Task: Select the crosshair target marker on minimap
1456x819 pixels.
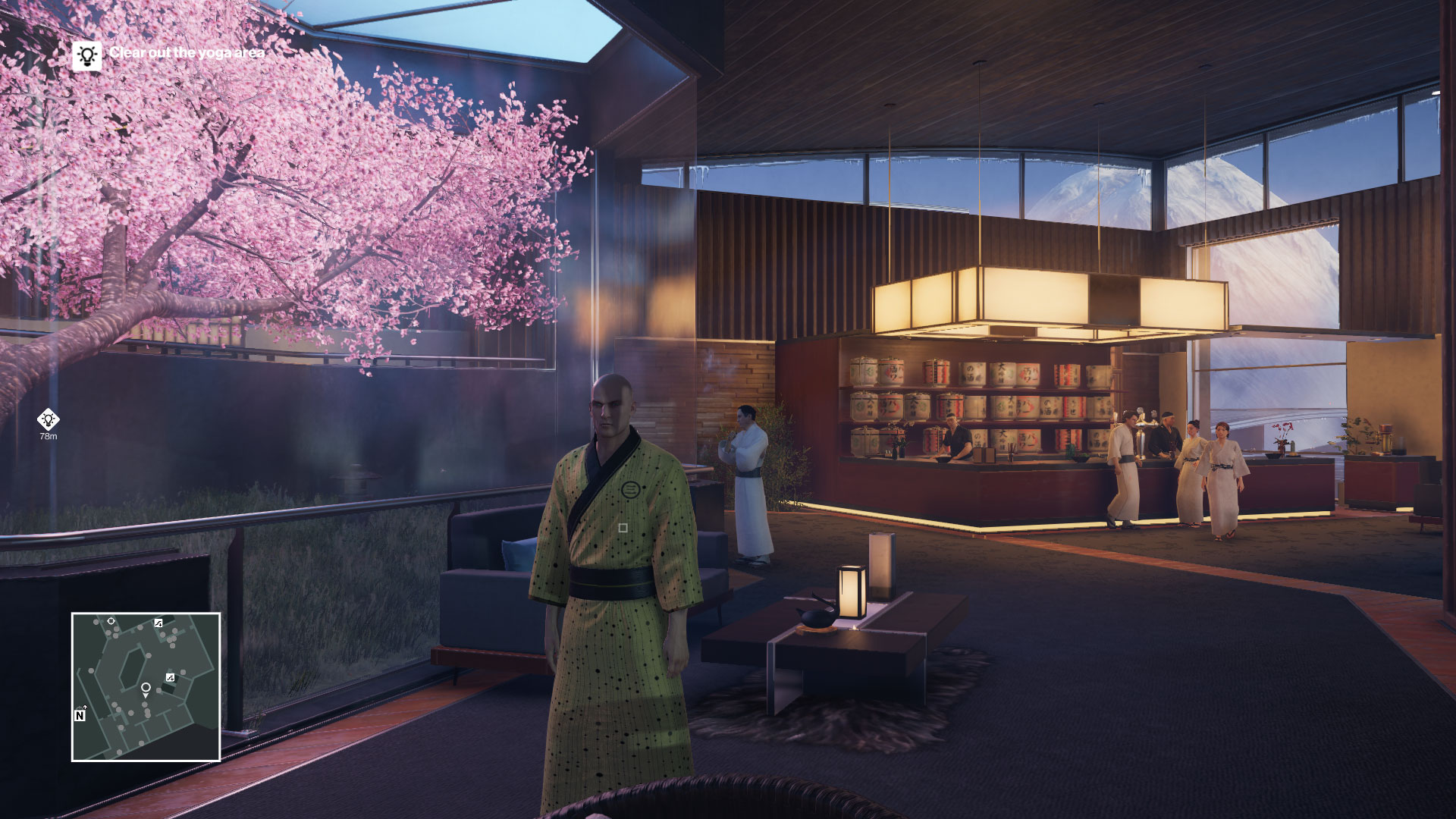Action: [x=111, y=621]
